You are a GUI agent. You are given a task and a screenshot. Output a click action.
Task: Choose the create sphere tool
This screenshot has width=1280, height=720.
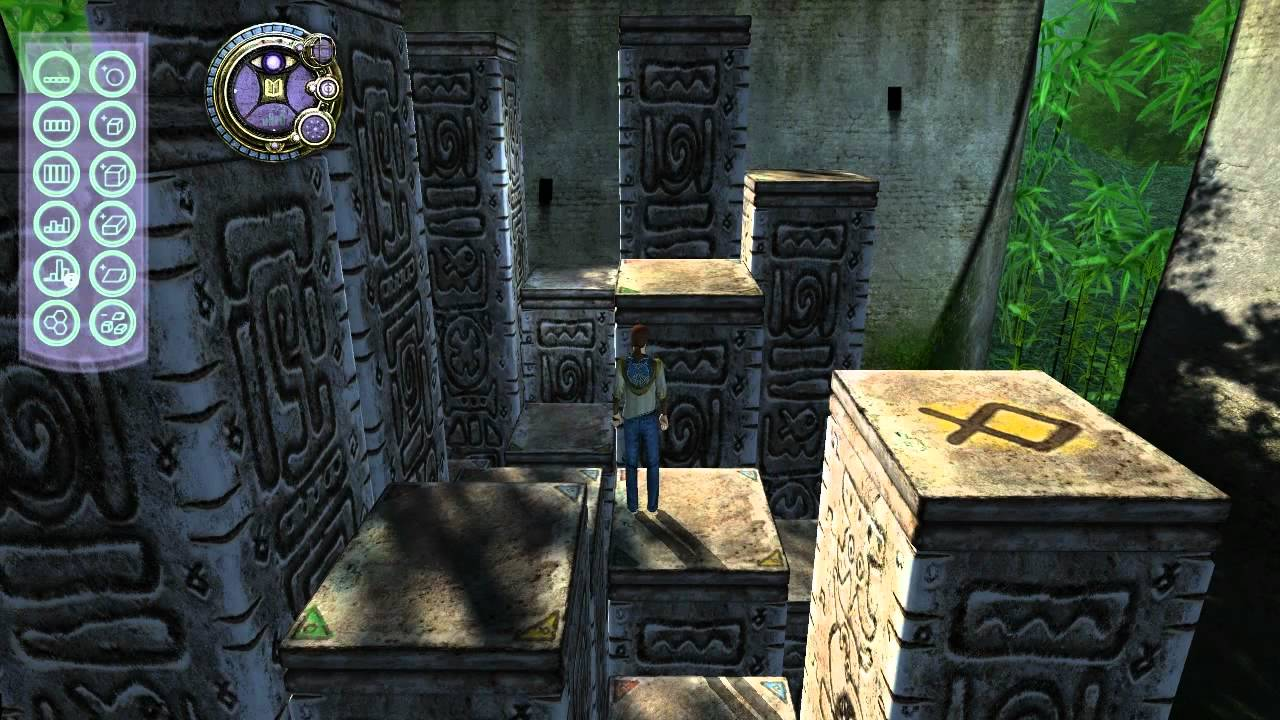point(112,74)
